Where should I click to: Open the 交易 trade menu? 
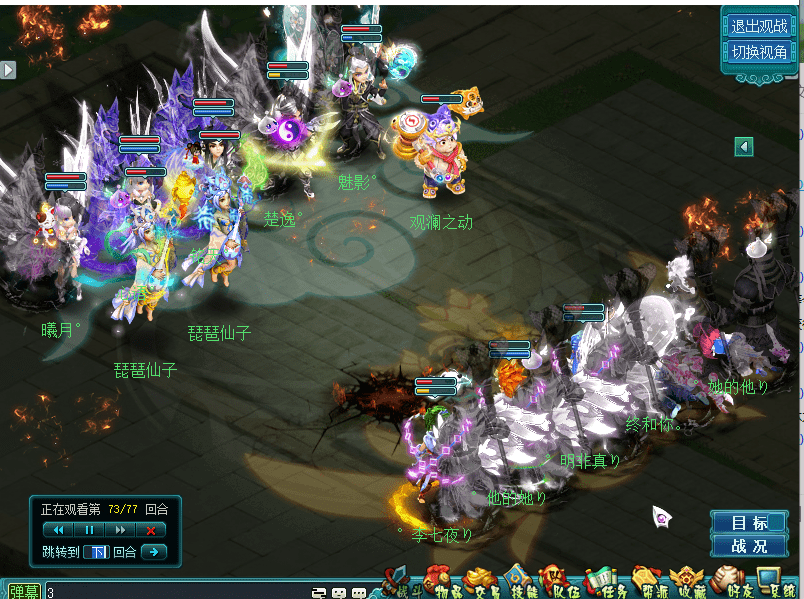[479, 581]
